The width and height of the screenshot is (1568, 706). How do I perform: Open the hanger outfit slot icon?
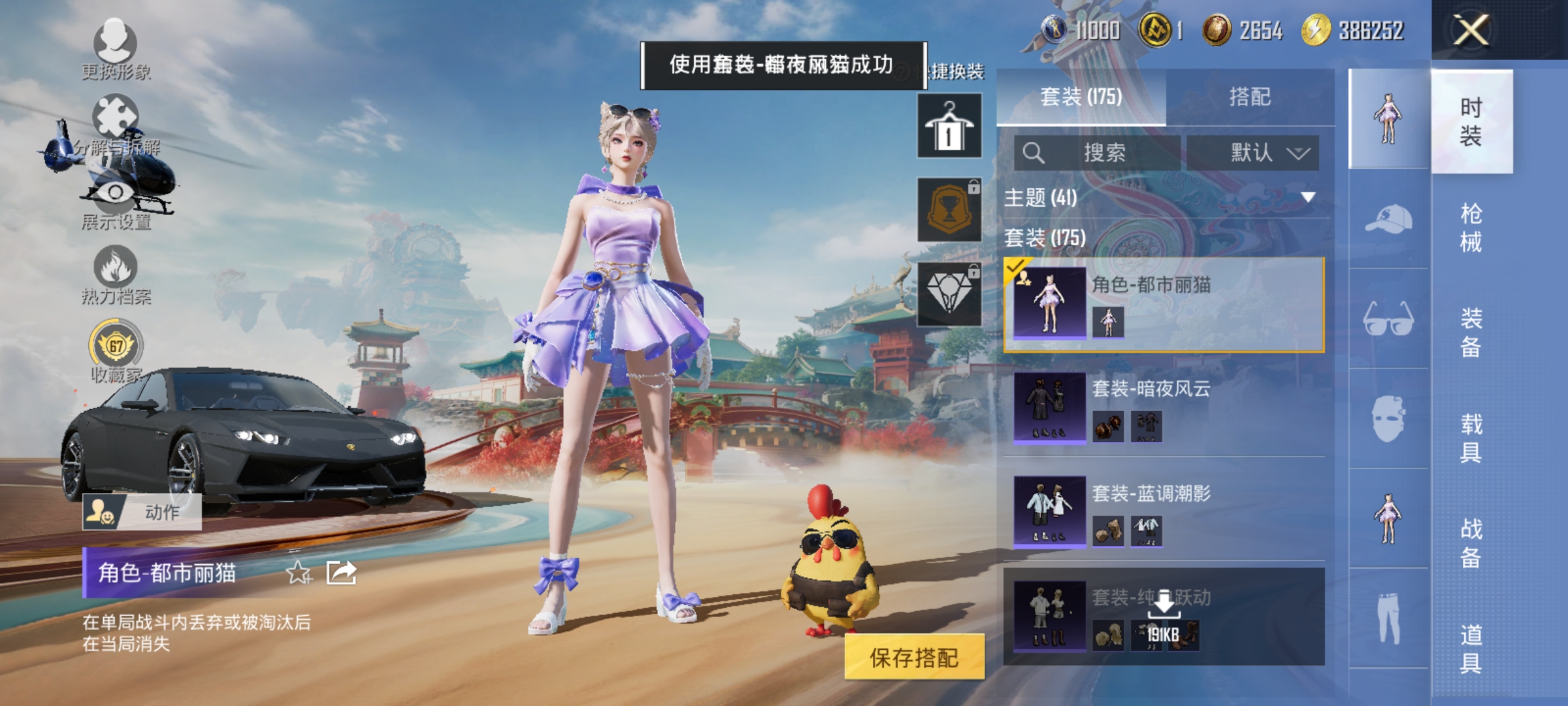[948, 126]
